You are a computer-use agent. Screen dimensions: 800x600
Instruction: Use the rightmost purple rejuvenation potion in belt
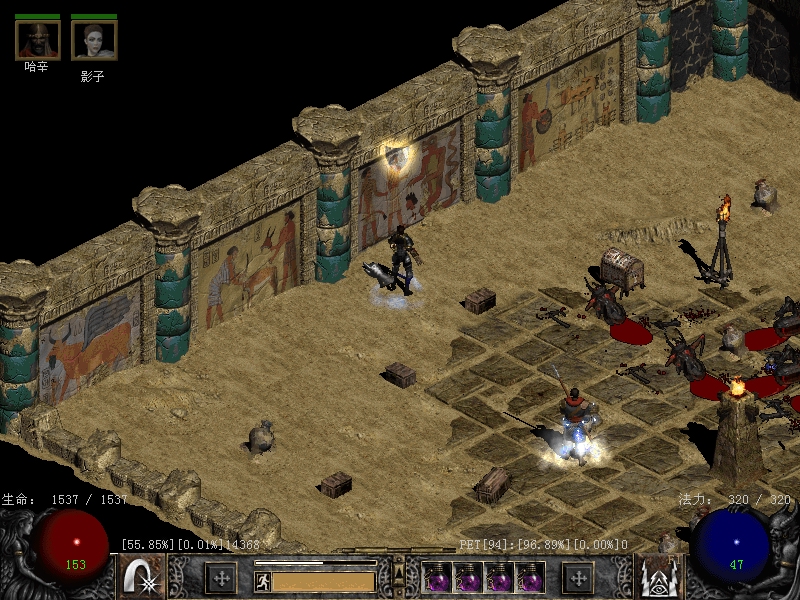point(530,577)
